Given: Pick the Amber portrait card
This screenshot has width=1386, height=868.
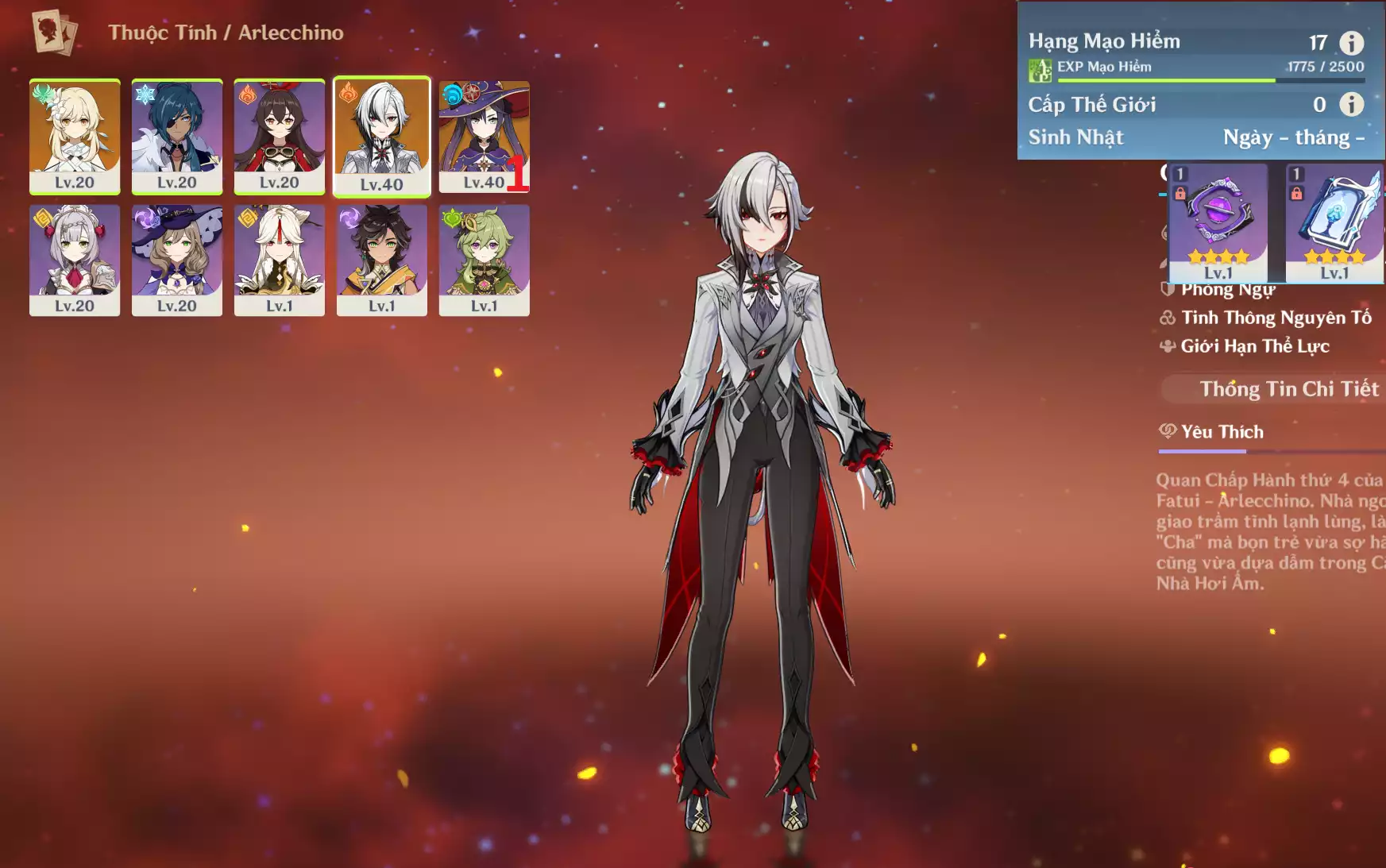Looking at the screenshot, I should click(279, 136).
